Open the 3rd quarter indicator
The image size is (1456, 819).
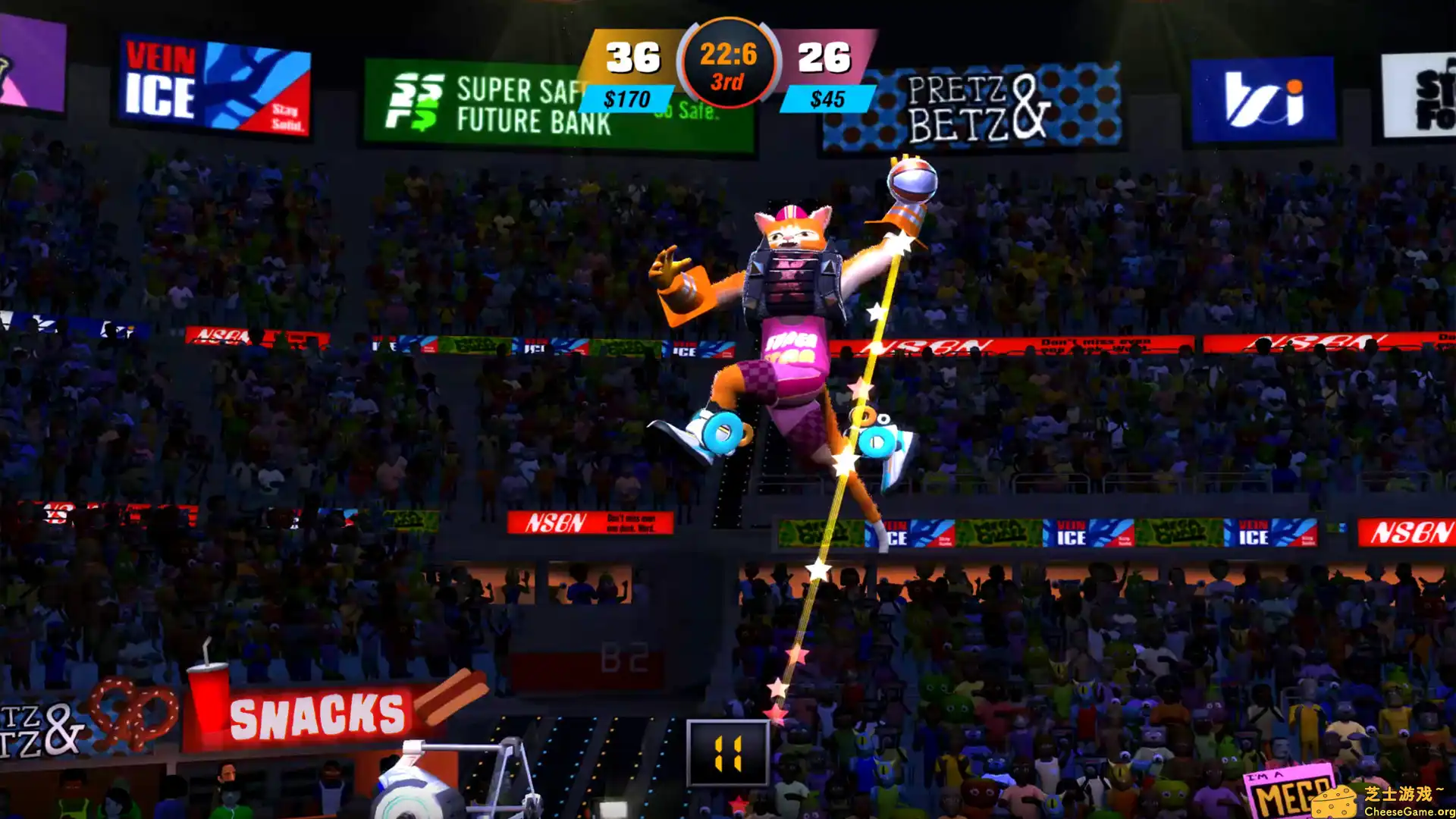pos(726,82)
